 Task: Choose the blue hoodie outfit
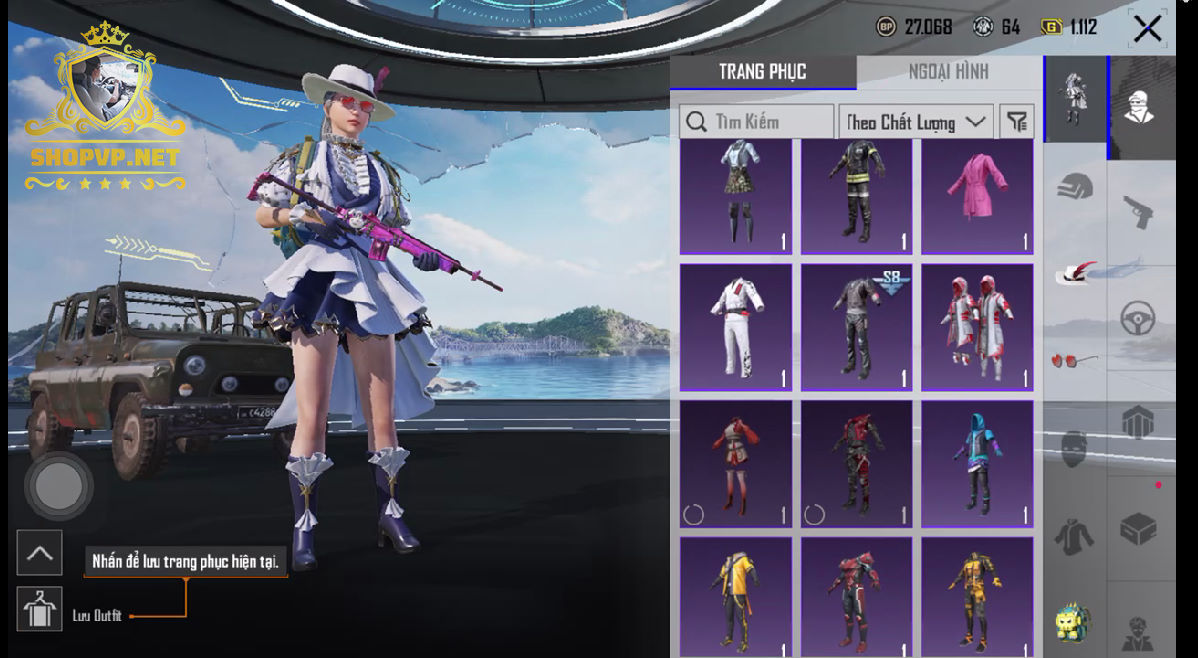click(977, 463)
